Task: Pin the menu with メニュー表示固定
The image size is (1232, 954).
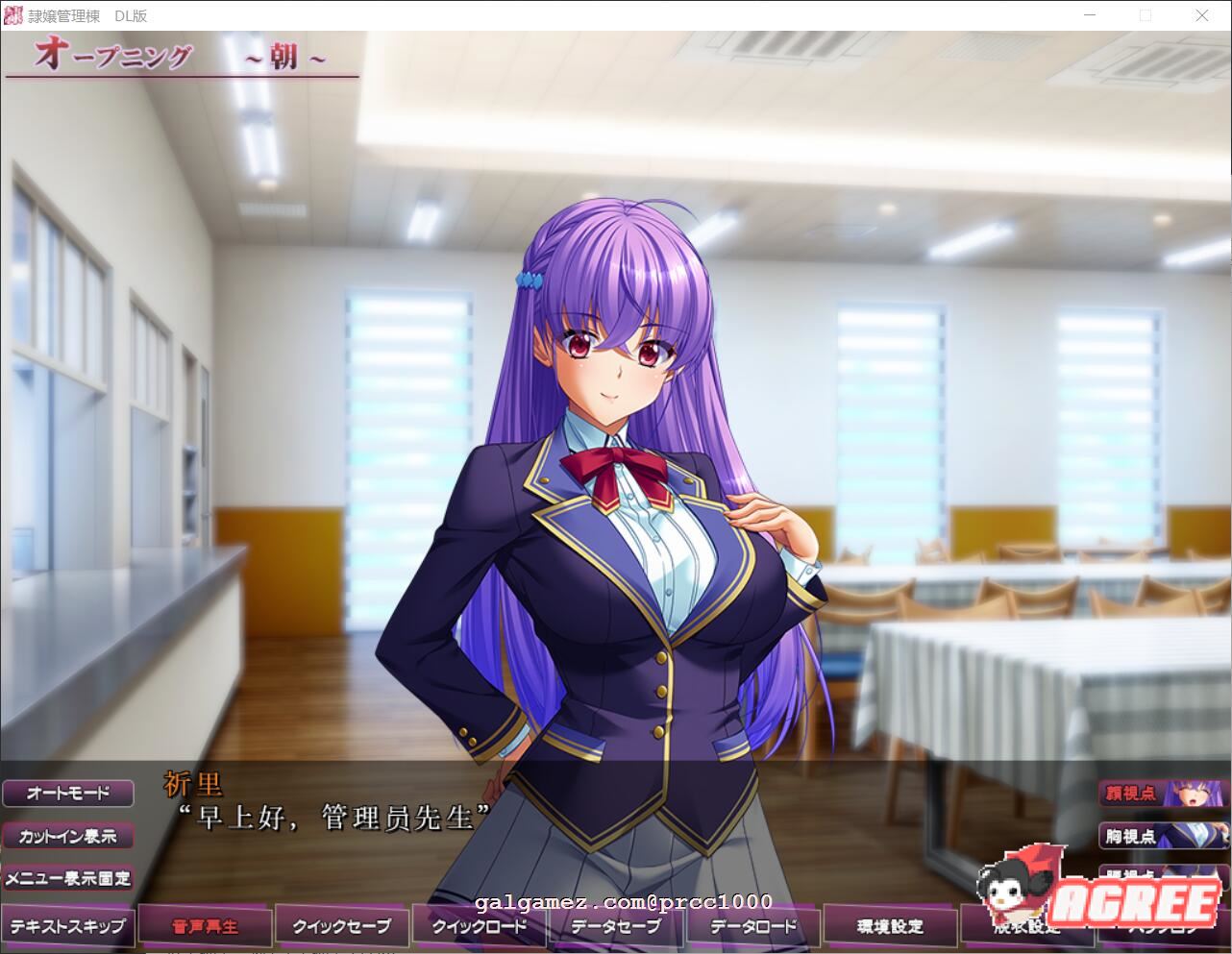Action: (69, 878)
